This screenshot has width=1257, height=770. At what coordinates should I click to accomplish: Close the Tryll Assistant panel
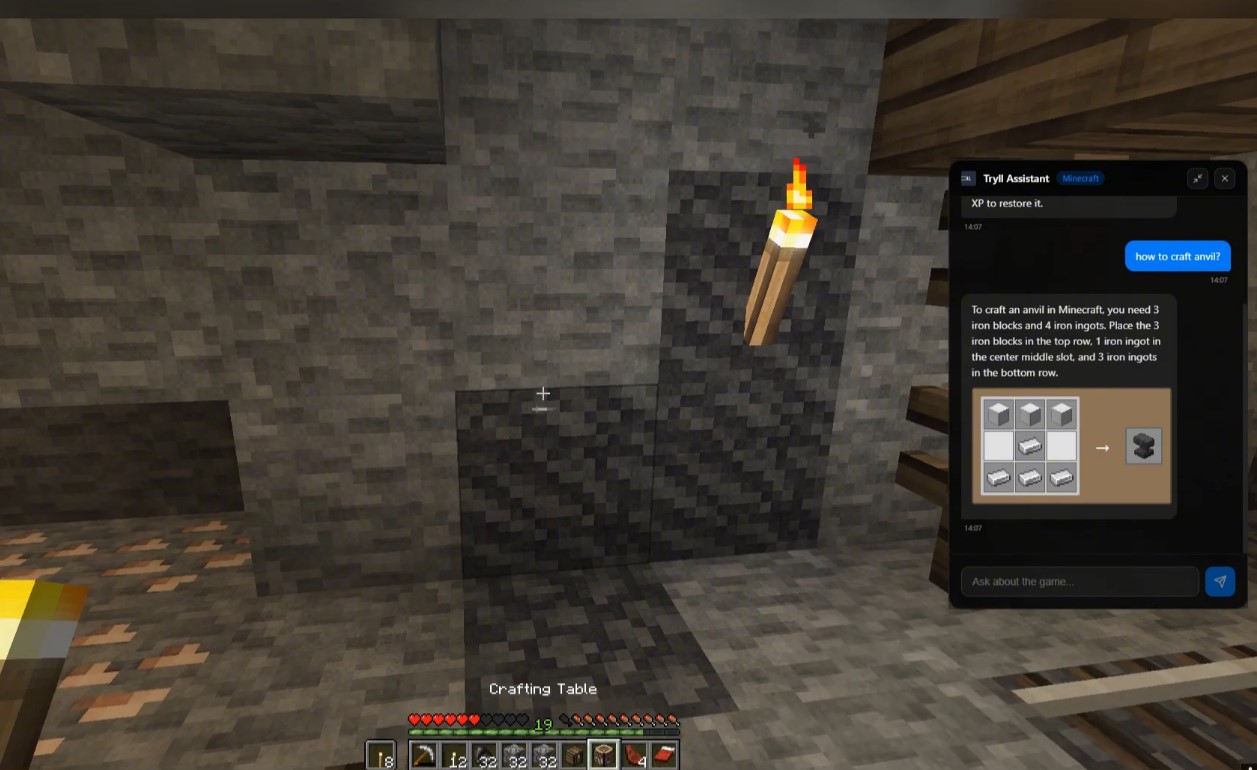[1224, 179]
